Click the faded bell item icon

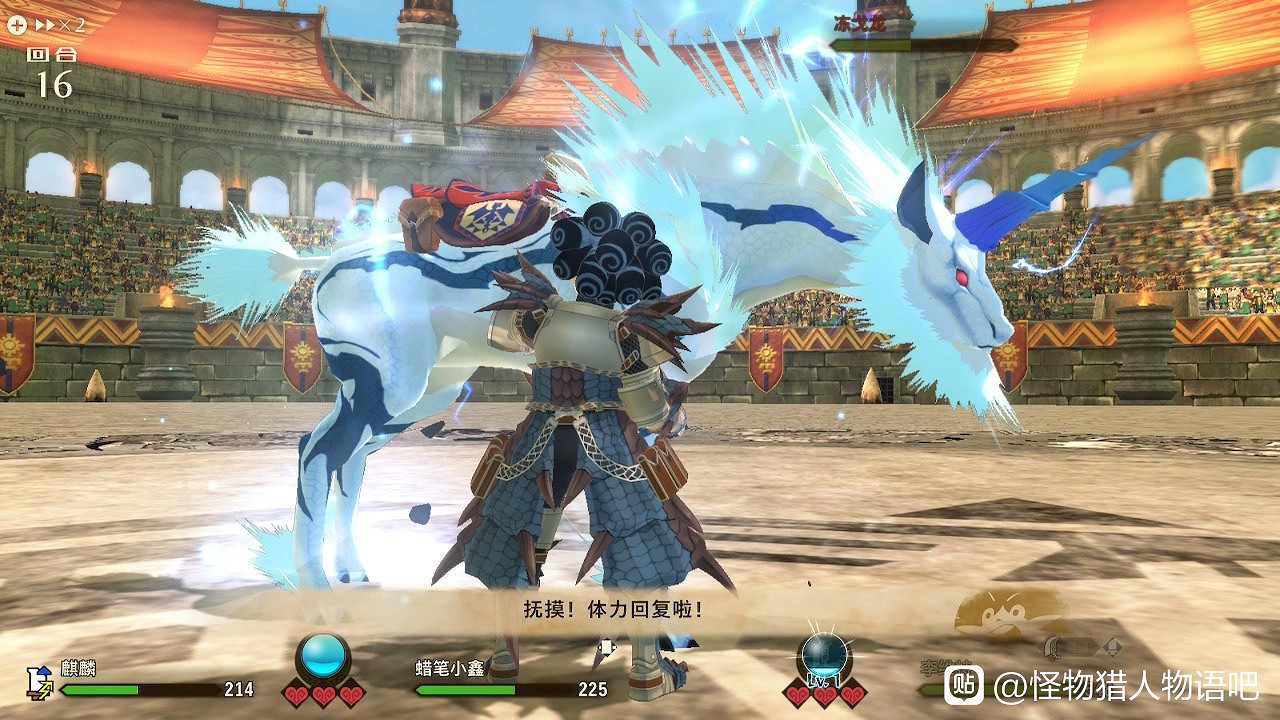pyautogui.click(x=1113, y=647)
